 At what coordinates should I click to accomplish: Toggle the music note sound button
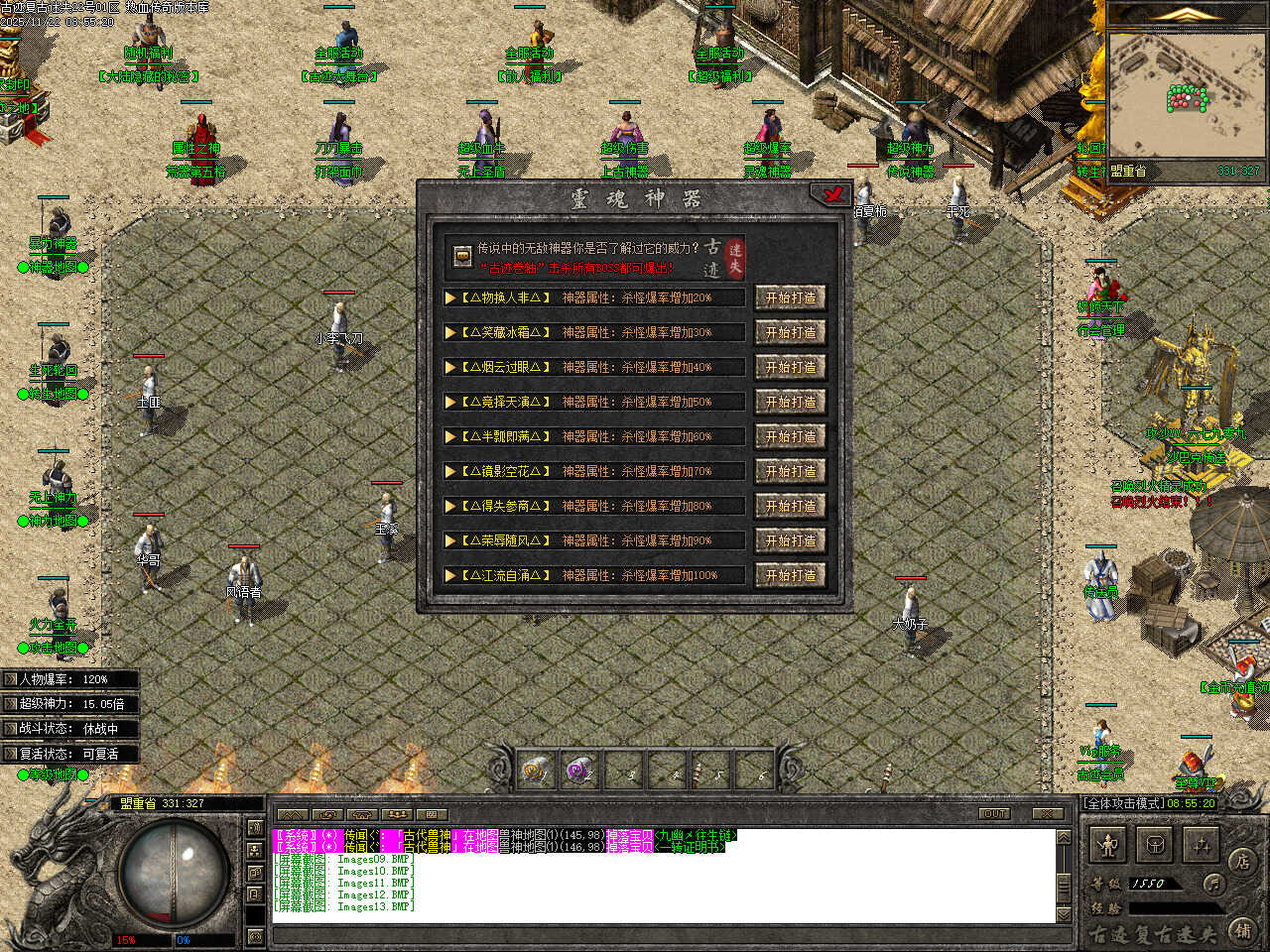(1211, 883)
